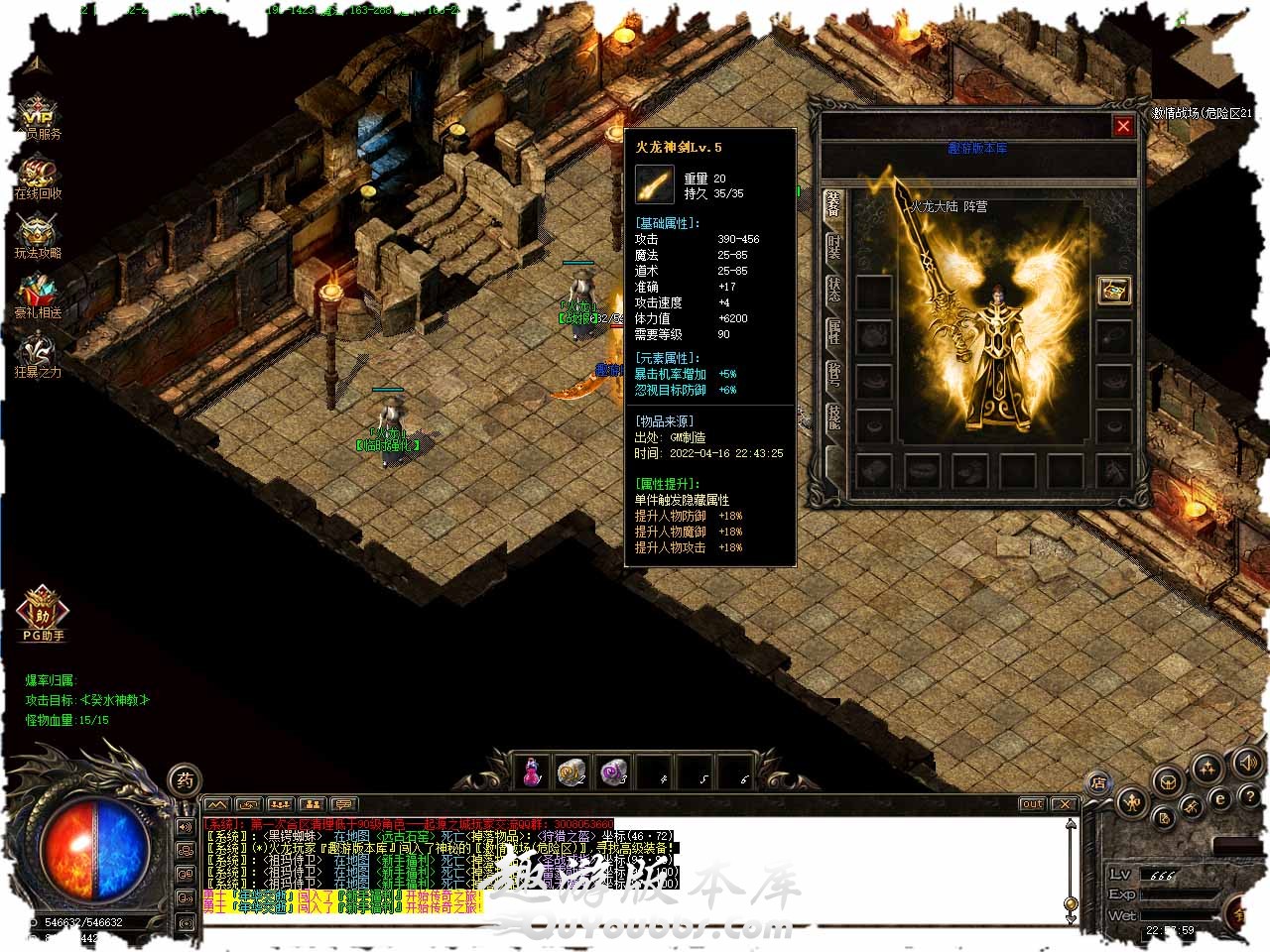Open the 玩法攻略 gameplay guide
Image resolution: width=1270 pixels, height=952 pixels.
38,237
